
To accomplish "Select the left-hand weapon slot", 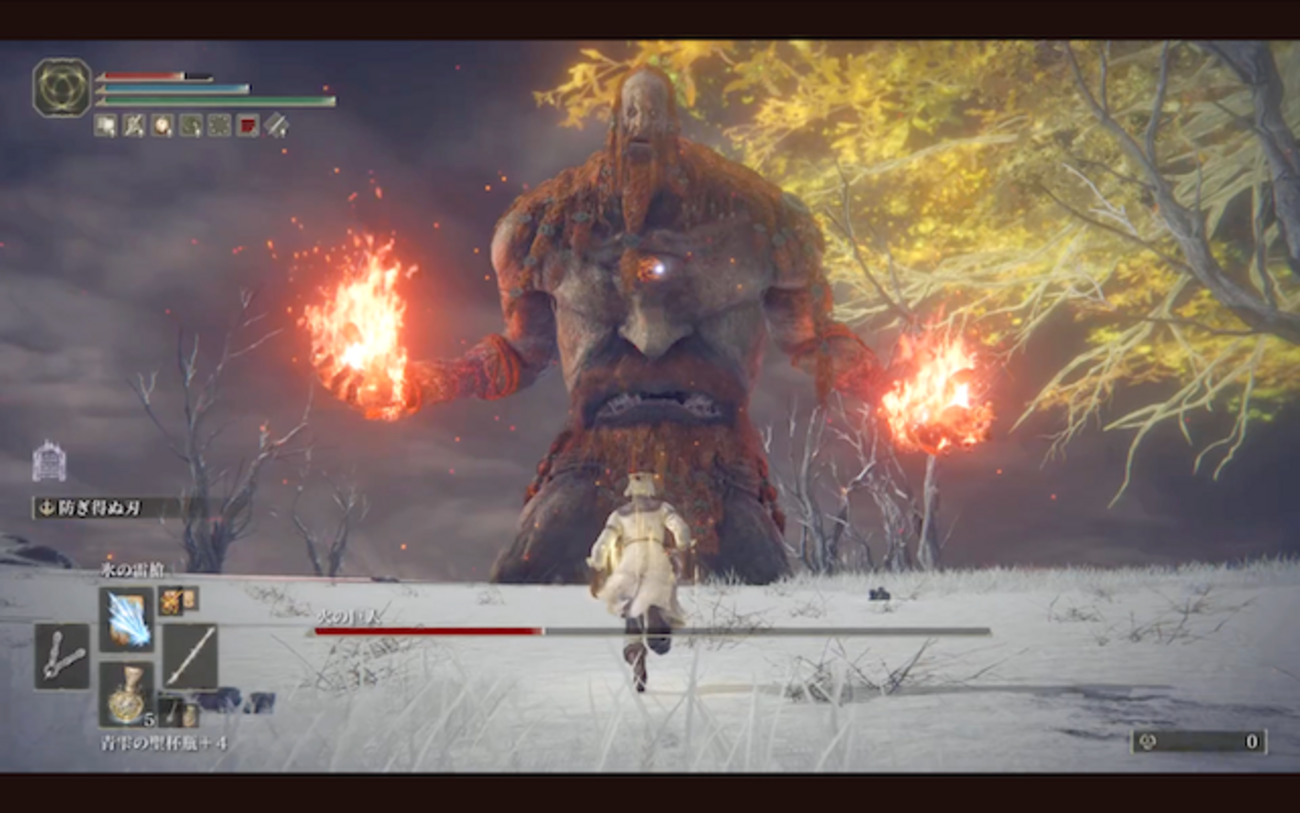I will 62,656.
